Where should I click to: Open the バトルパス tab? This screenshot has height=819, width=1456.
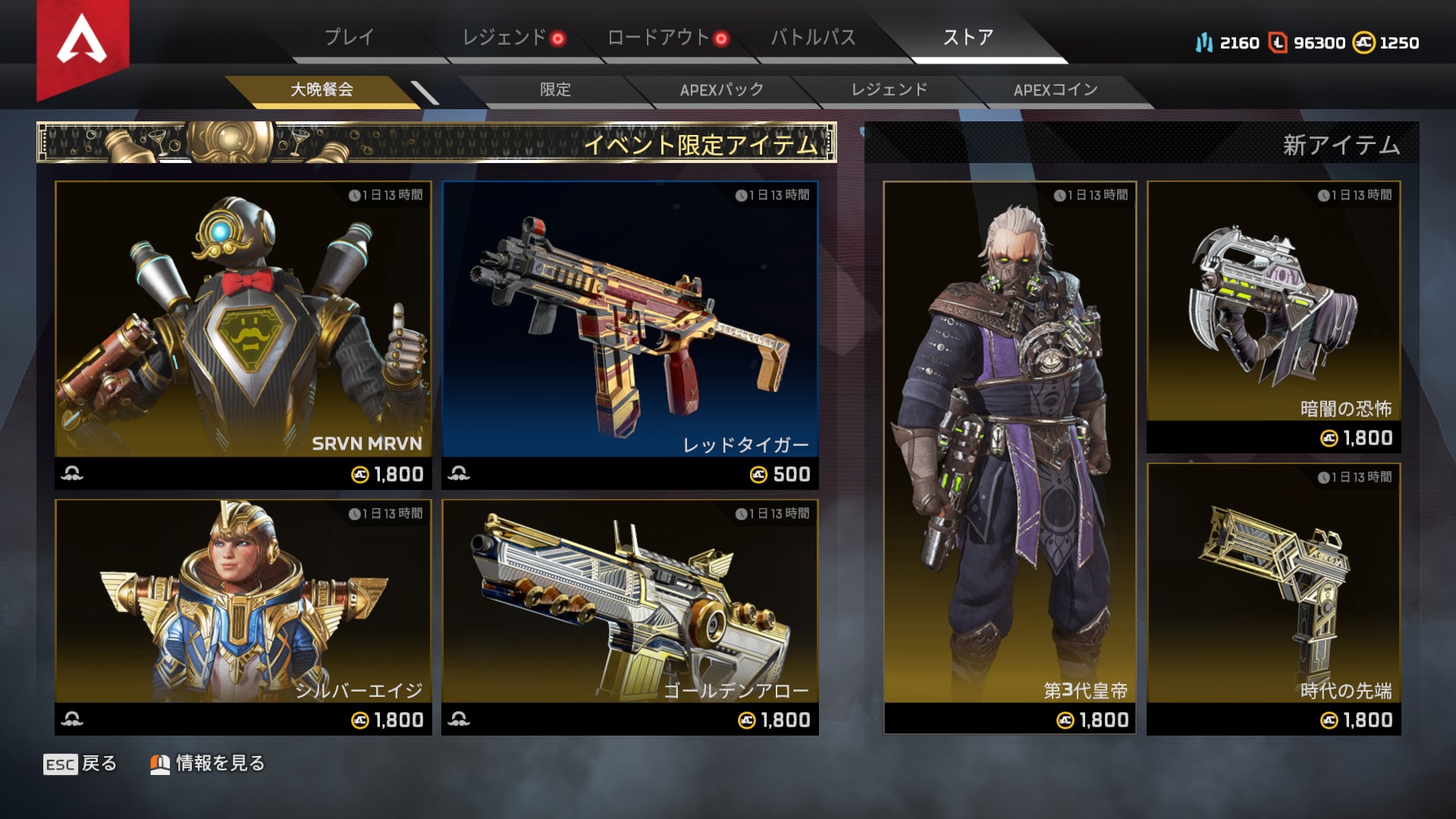pyautogui.click(x=813, y=37)
